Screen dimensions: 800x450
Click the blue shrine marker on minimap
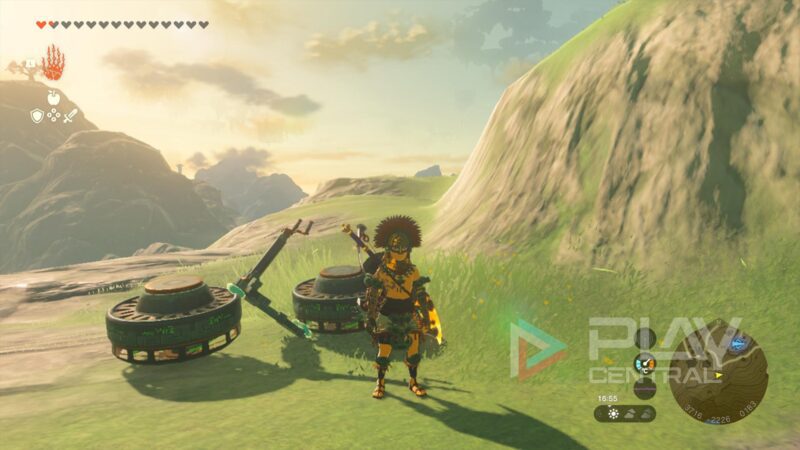click(x=738, y=344)
